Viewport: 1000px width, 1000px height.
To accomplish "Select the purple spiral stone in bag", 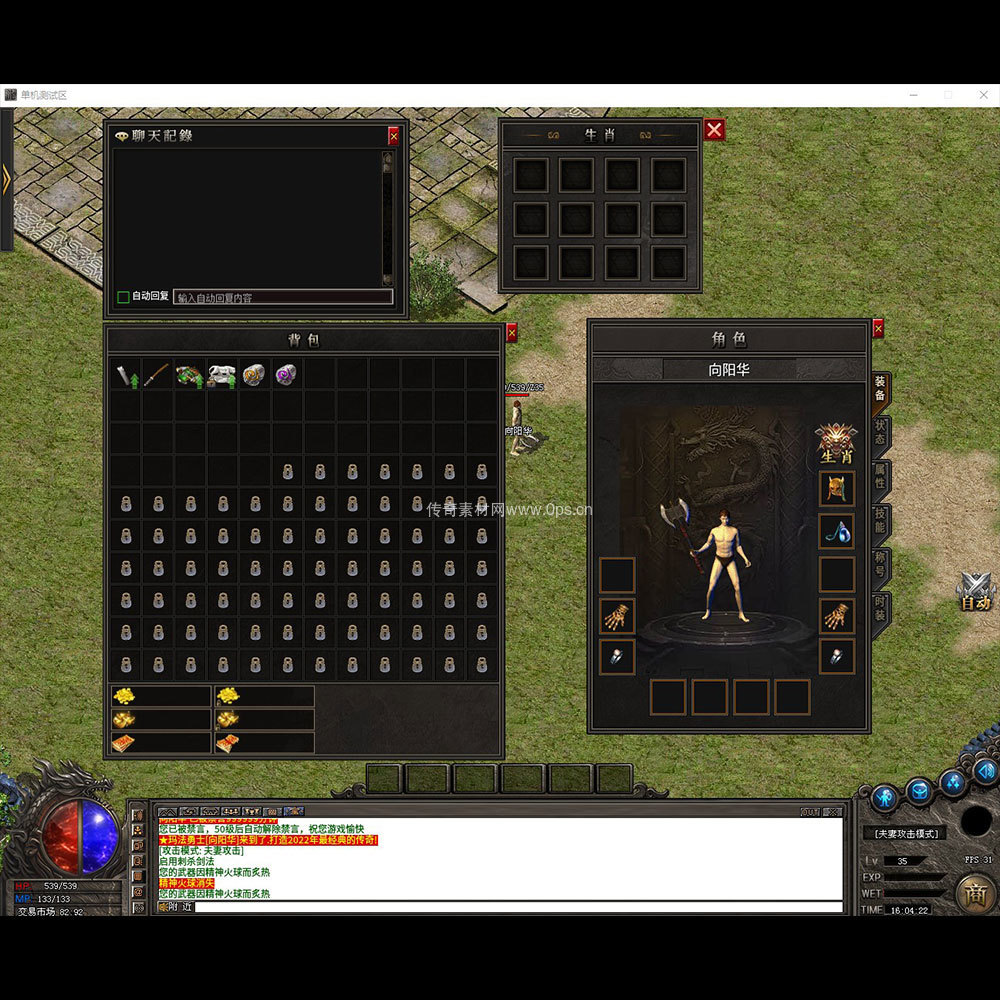I will click(286, 375).
